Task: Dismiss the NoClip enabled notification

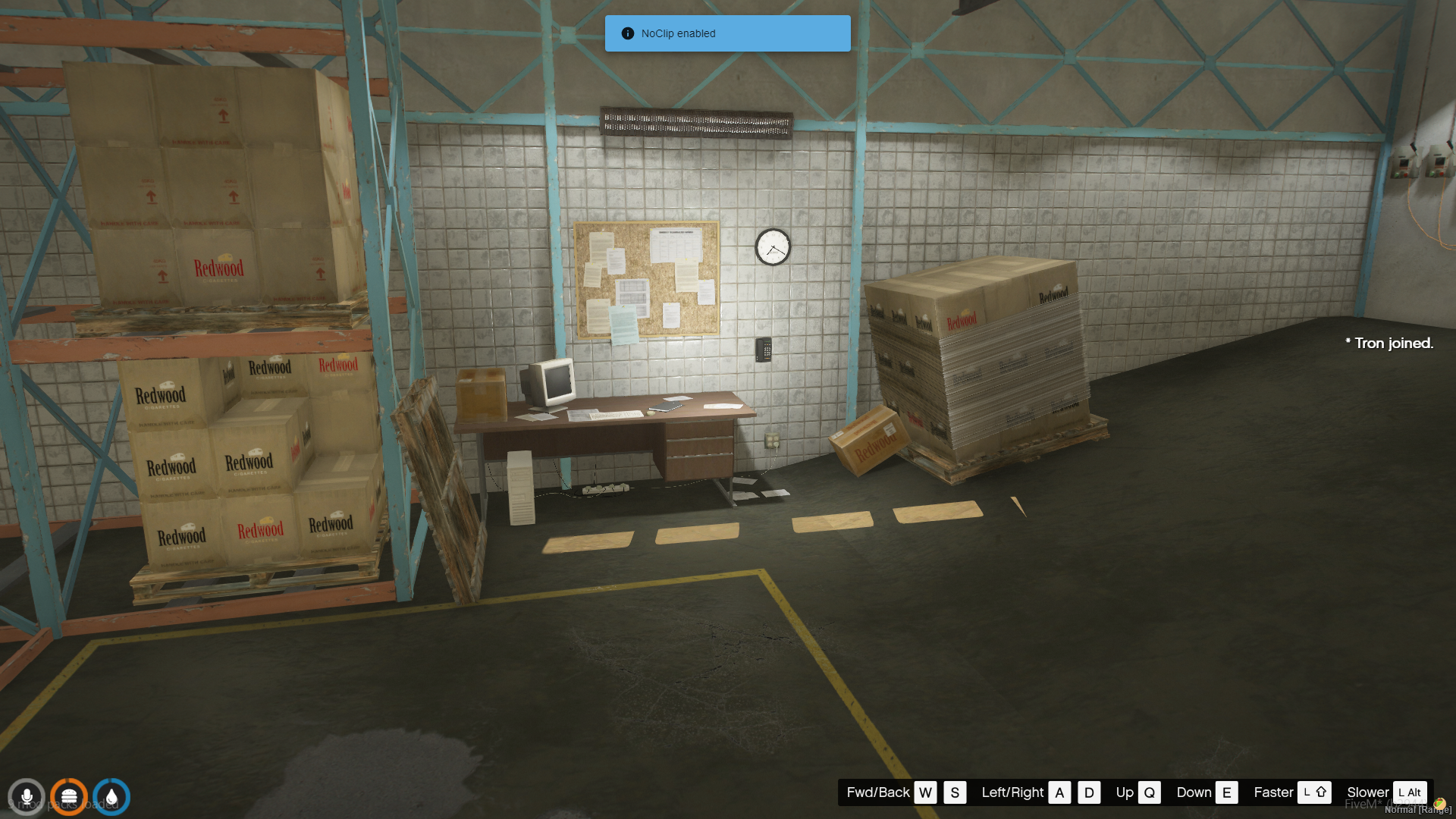Action: (727, 33)
